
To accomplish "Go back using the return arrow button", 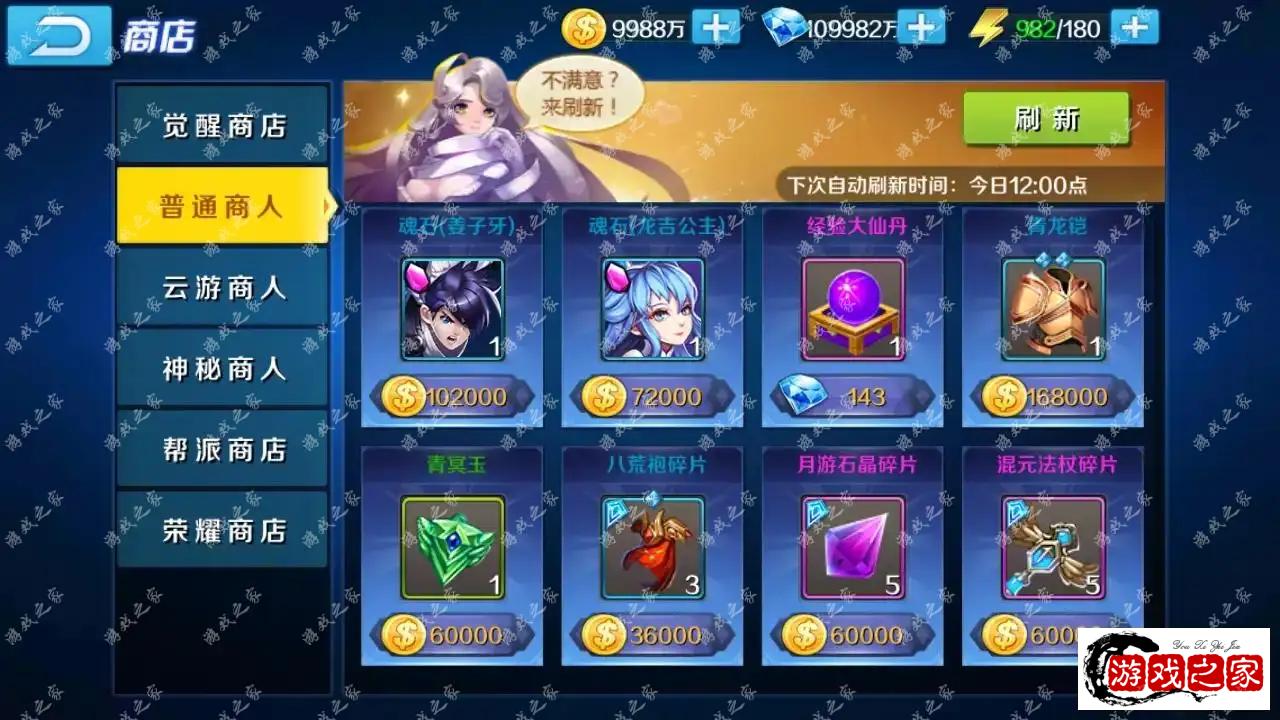I will click(59, 35).
